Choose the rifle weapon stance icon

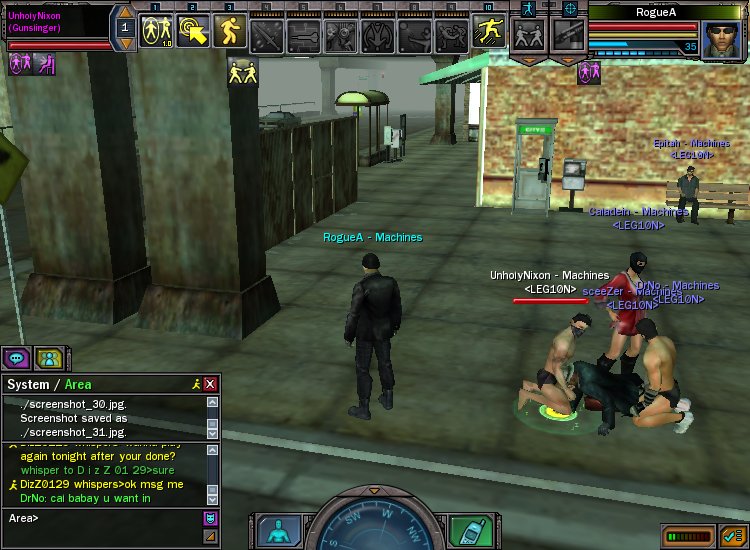pyautogui.click(x=566, y=36)
